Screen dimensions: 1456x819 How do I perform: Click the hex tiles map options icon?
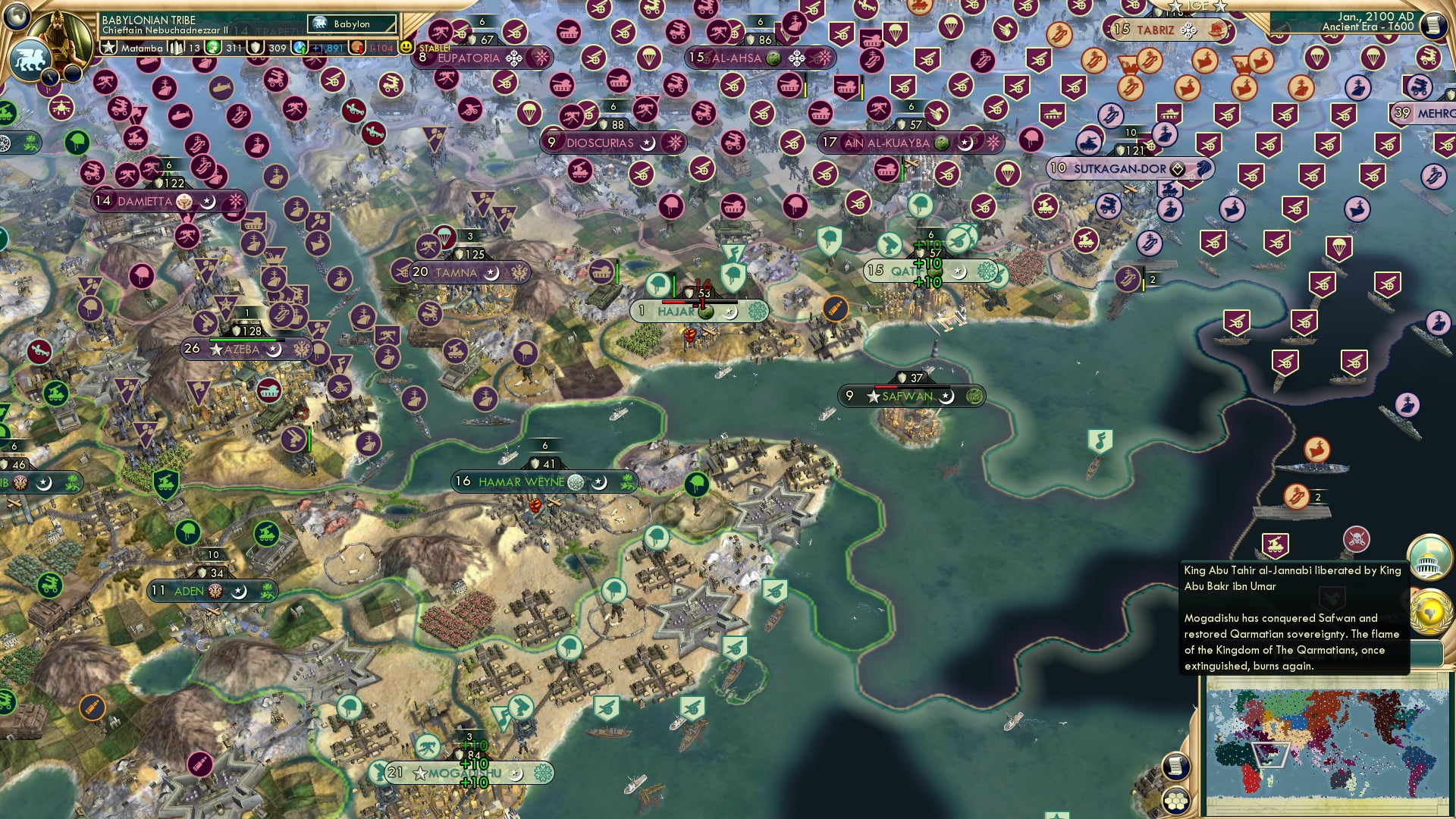[x=1175, y=801]
